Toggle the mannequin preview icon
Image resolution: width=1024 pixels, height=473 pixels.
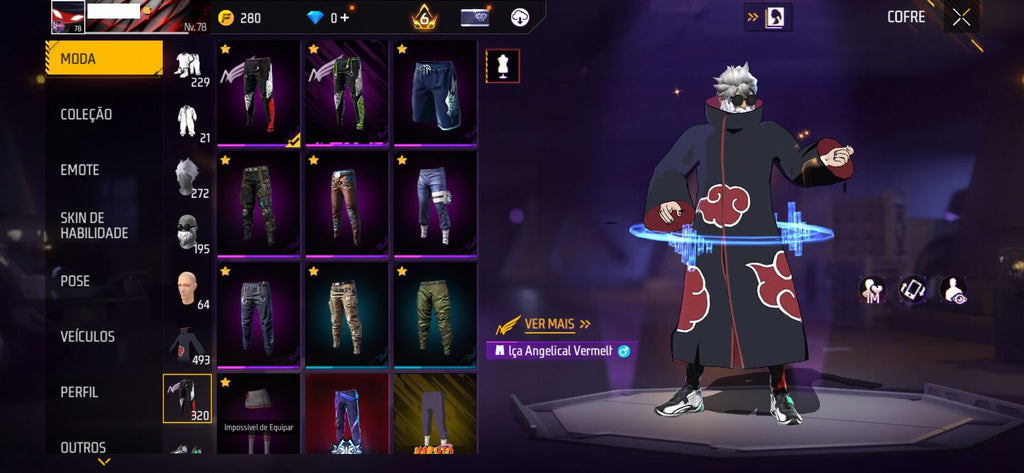502,65
